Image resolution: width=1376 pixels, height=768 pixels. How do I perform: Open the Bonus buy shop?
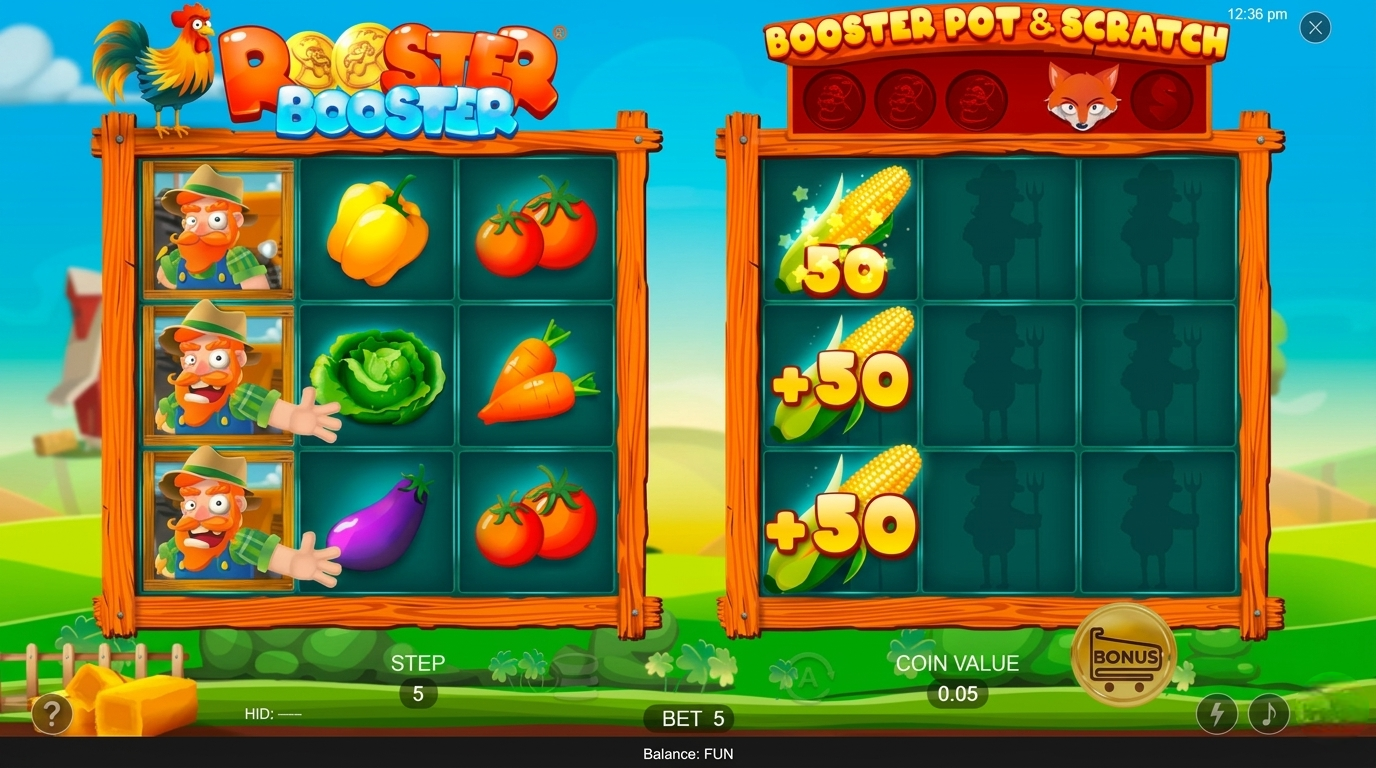[x=1124, y=655]
